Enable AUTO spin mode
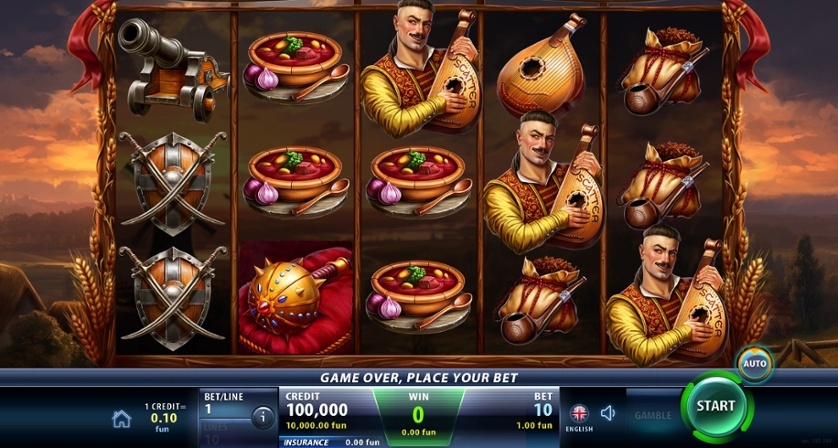The height and width of the screenshot is (448, 838). pos(753,363)
